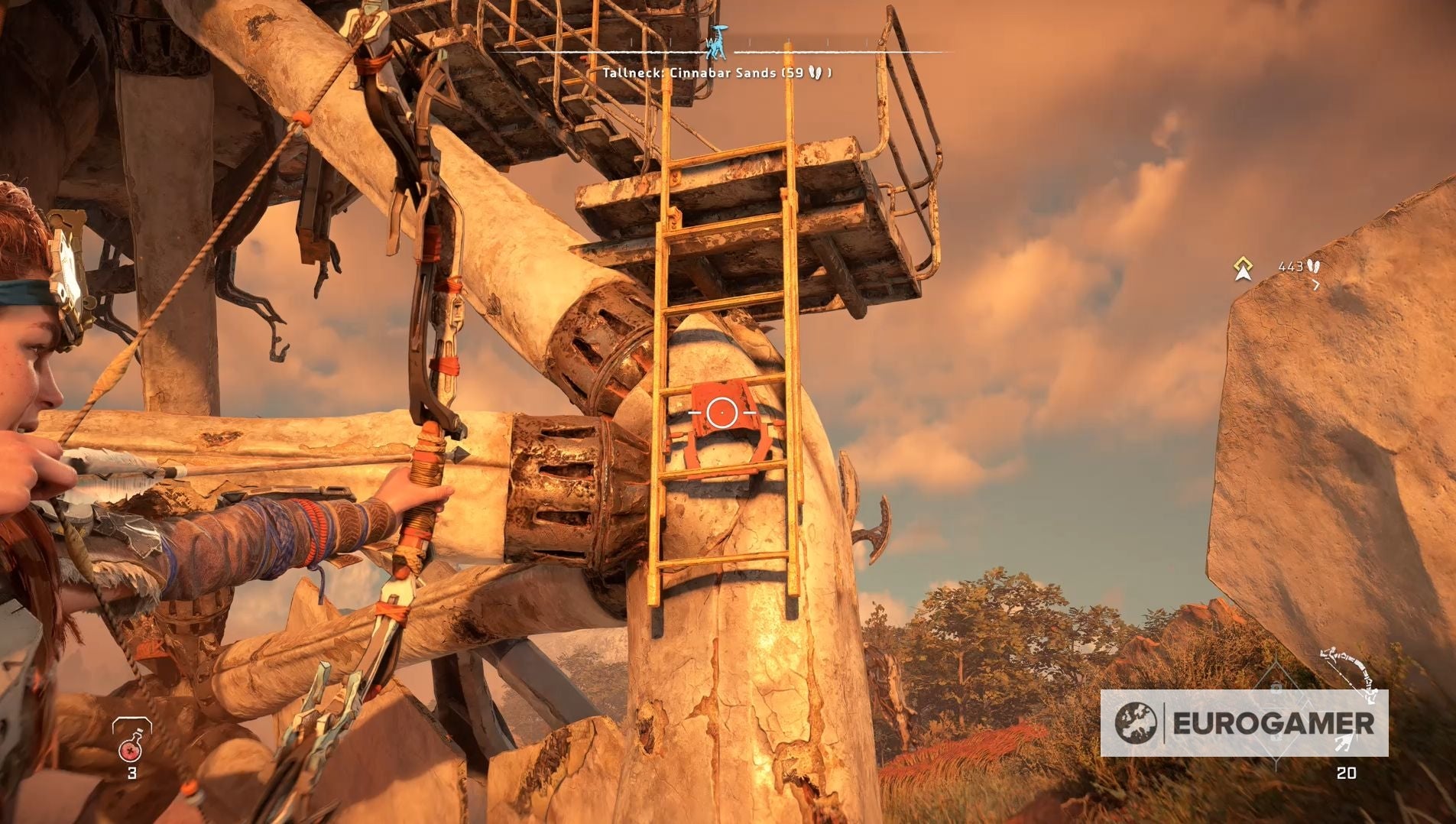The height and width of the screenshot is (824, 1456).
Task: Click the Eurogamer watermark logo
Action: click(x=1244, y=723)
